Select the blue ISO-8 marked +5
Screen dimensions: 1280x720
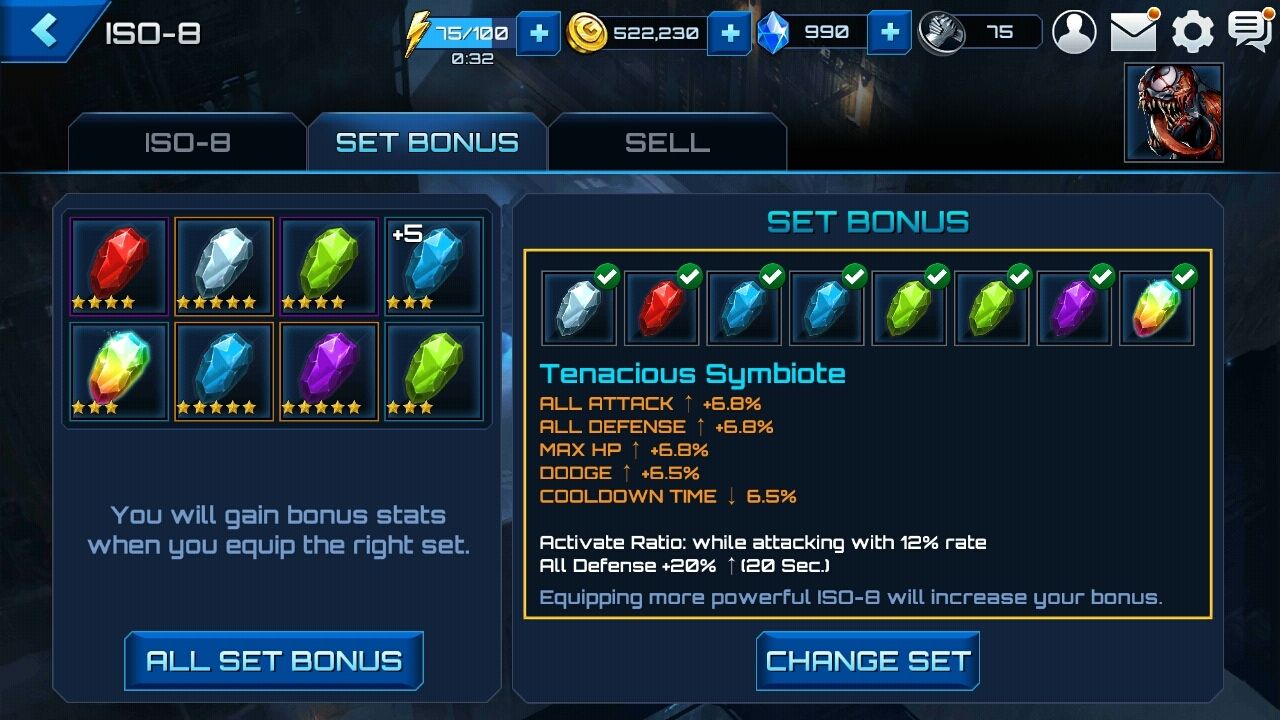434,266
